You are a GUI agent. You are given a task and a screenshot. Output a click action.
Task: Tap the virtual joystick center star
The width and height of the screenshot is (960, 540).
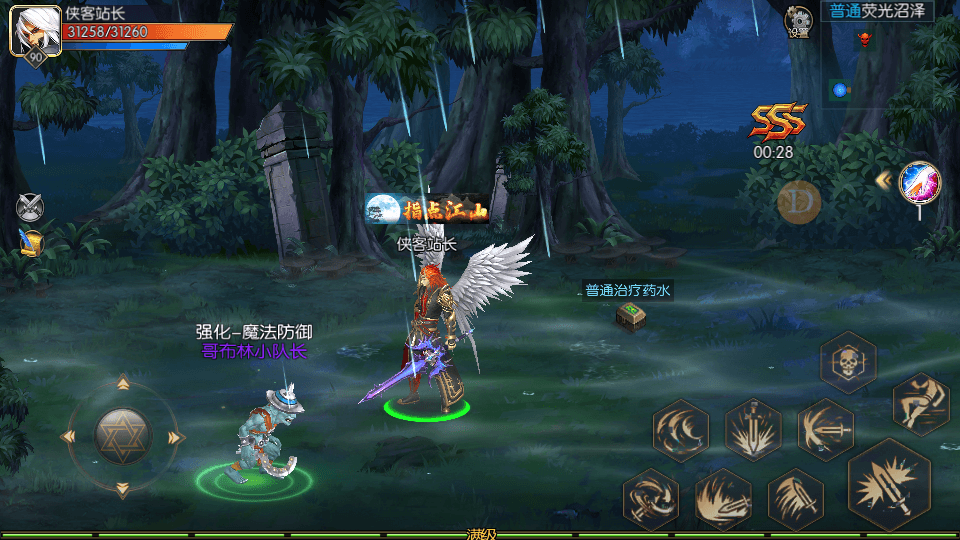(x=122, y=436)
